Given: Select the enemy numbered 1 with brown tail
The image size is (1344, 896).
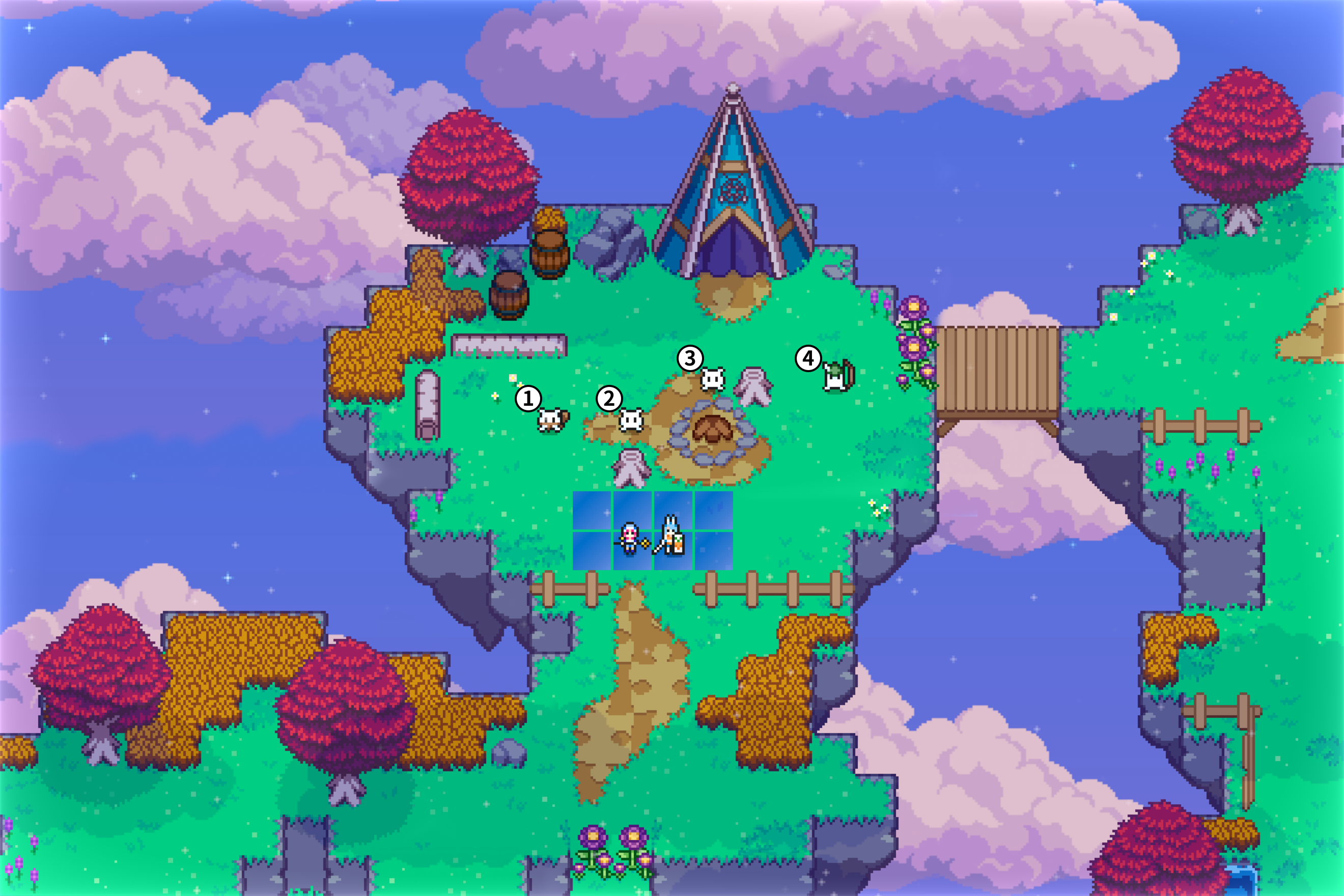Looking at the screenshot, I should click(x=551, y=420).
